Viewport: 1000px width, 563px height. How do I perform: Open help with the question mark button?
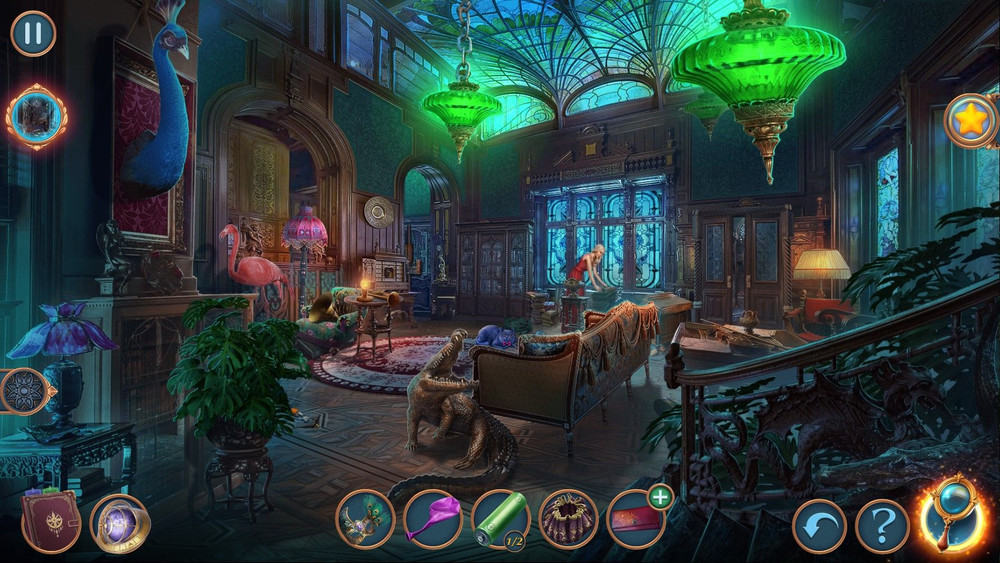pos(882,526)
